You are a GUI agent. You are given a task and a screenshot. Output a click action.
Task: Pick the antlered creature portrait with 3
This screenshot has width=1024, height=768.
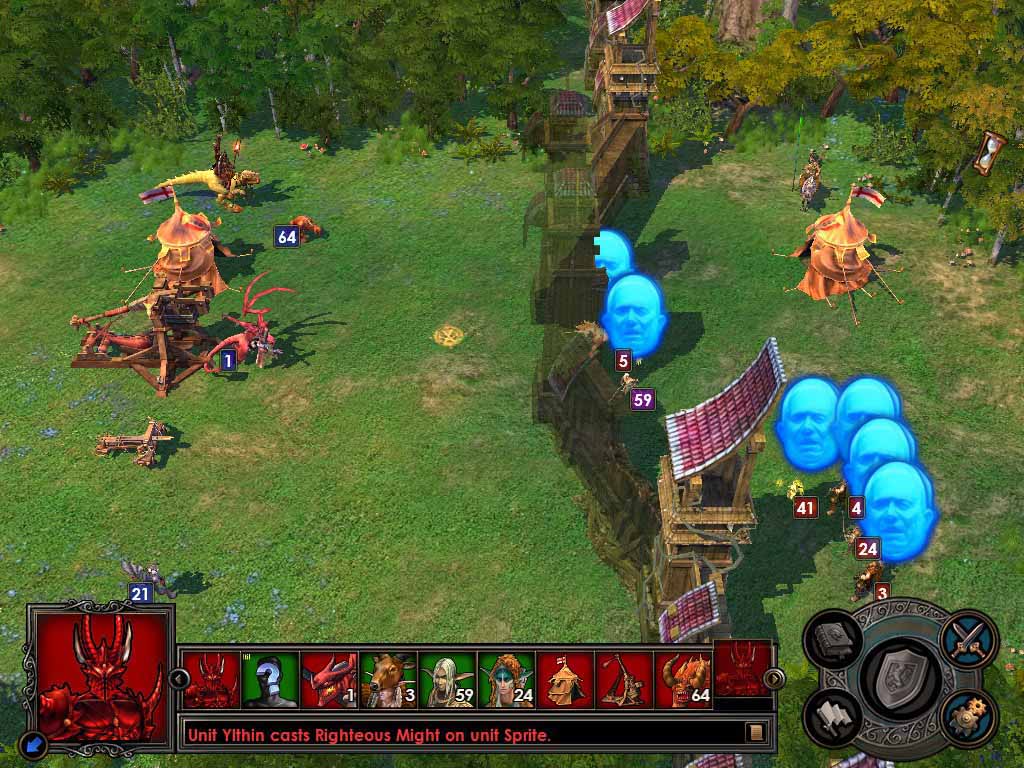[388, 680]
